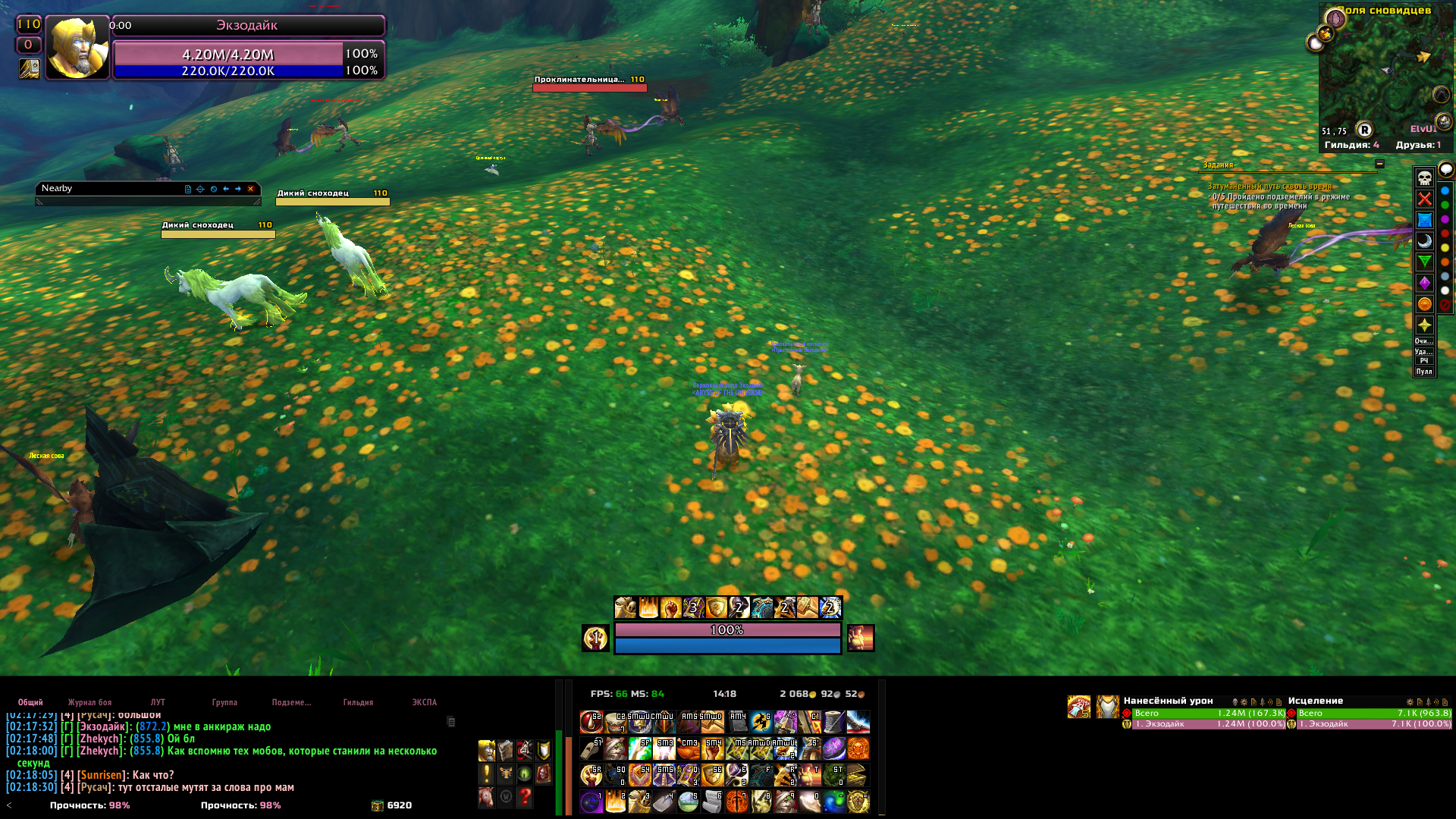Select the ЛУТ chat tab
The image size is (1456, 819).
tap(158, 702)
